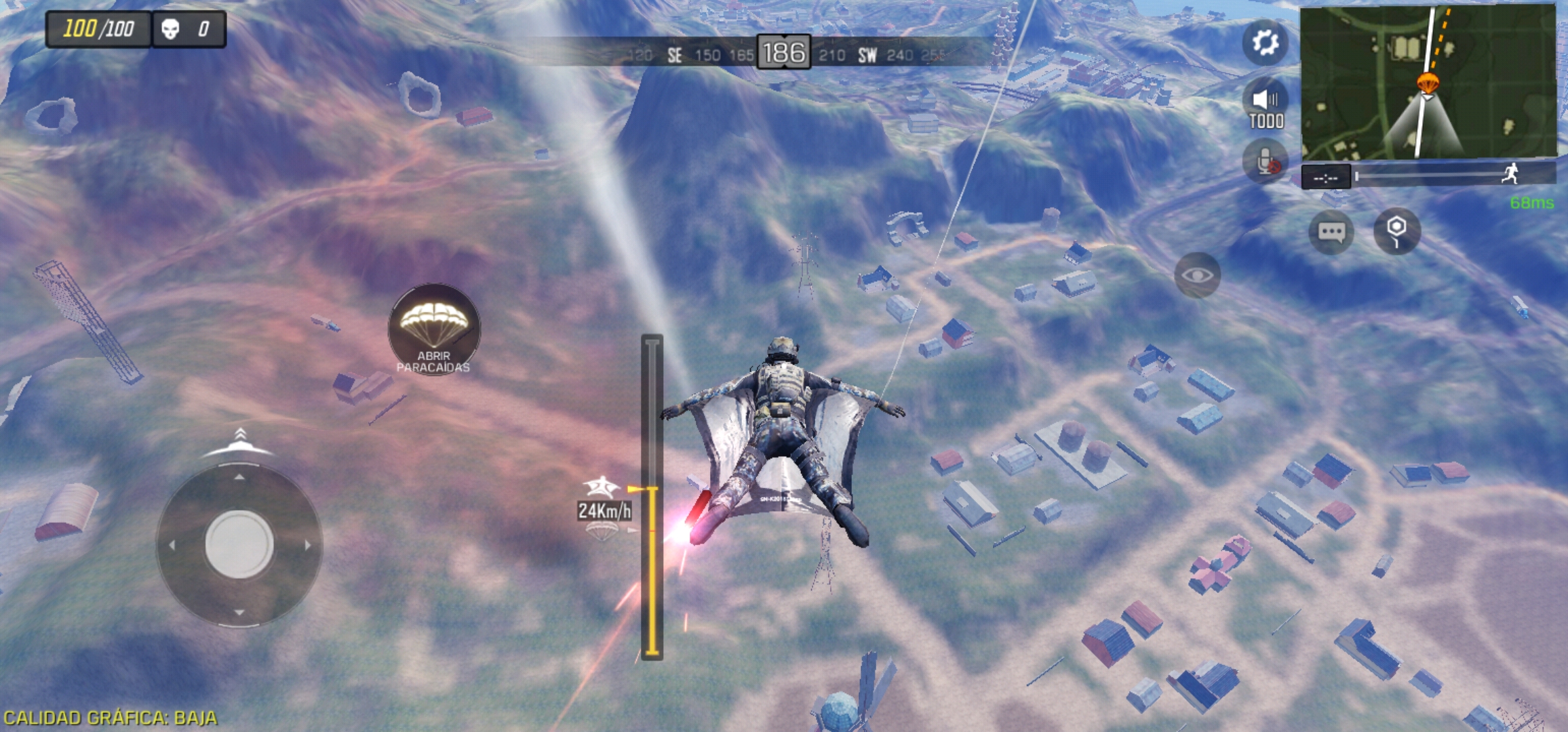
Task: Activate the free-look eye button
Action: pyautogui.click(x=1197, y=275)
